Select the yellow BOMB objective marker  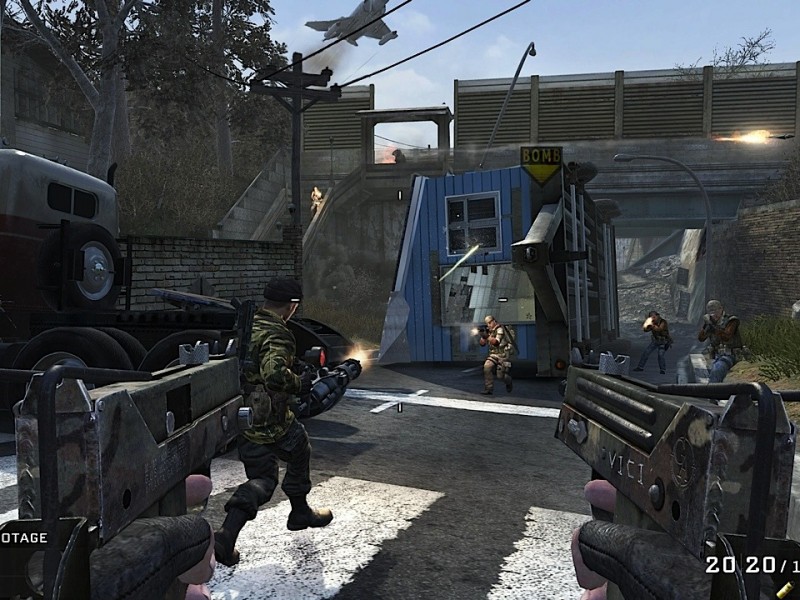coord(540,164)
